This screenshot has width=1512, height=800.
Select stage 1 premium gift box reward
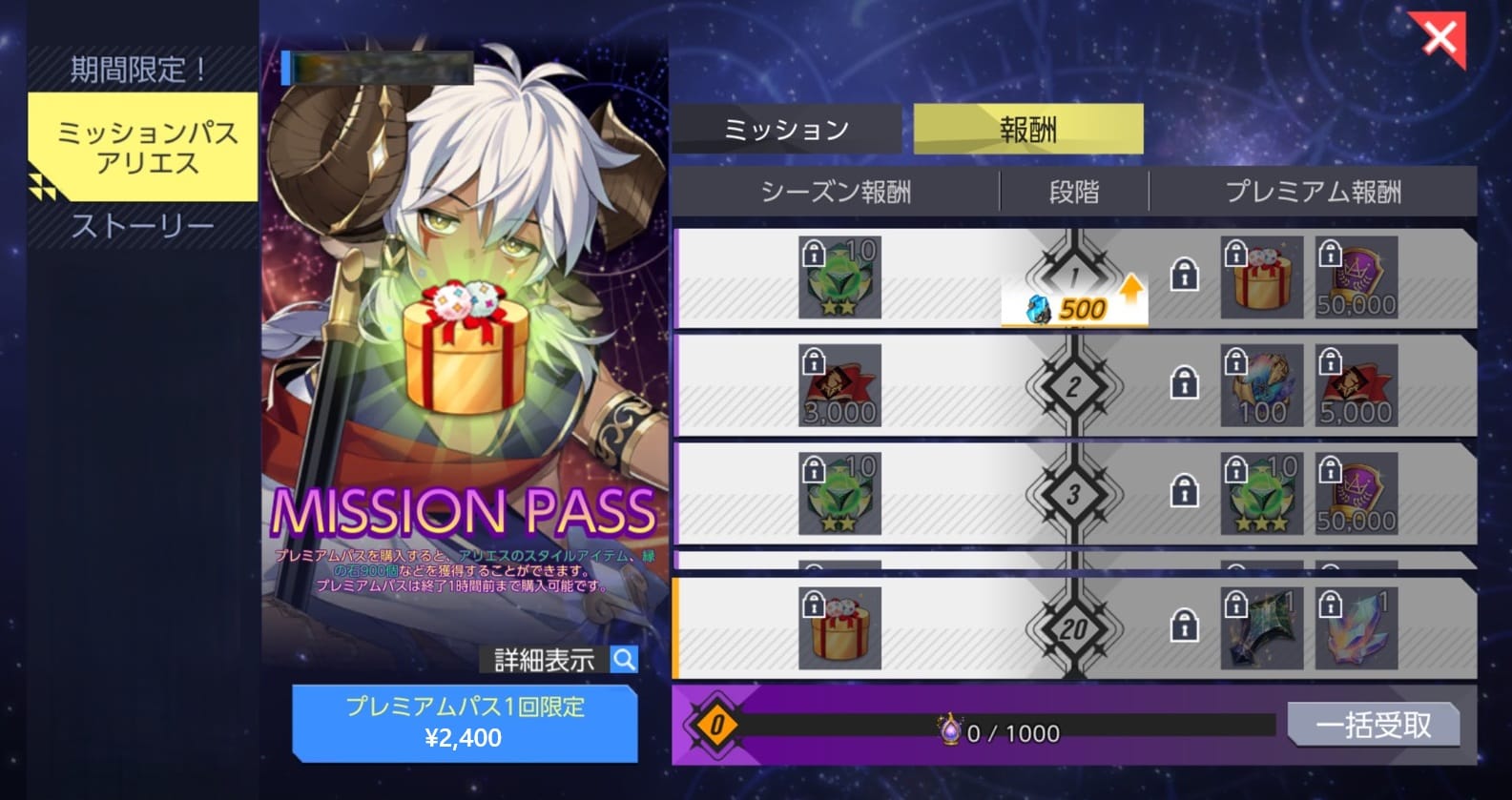tap(1261, 277)
